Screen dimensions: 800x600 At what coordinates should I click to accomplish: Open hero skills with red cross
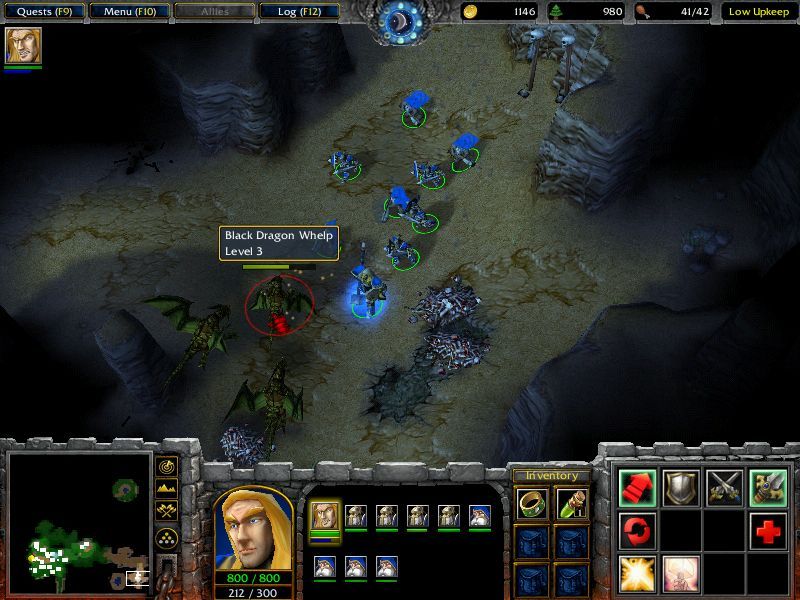768,530
